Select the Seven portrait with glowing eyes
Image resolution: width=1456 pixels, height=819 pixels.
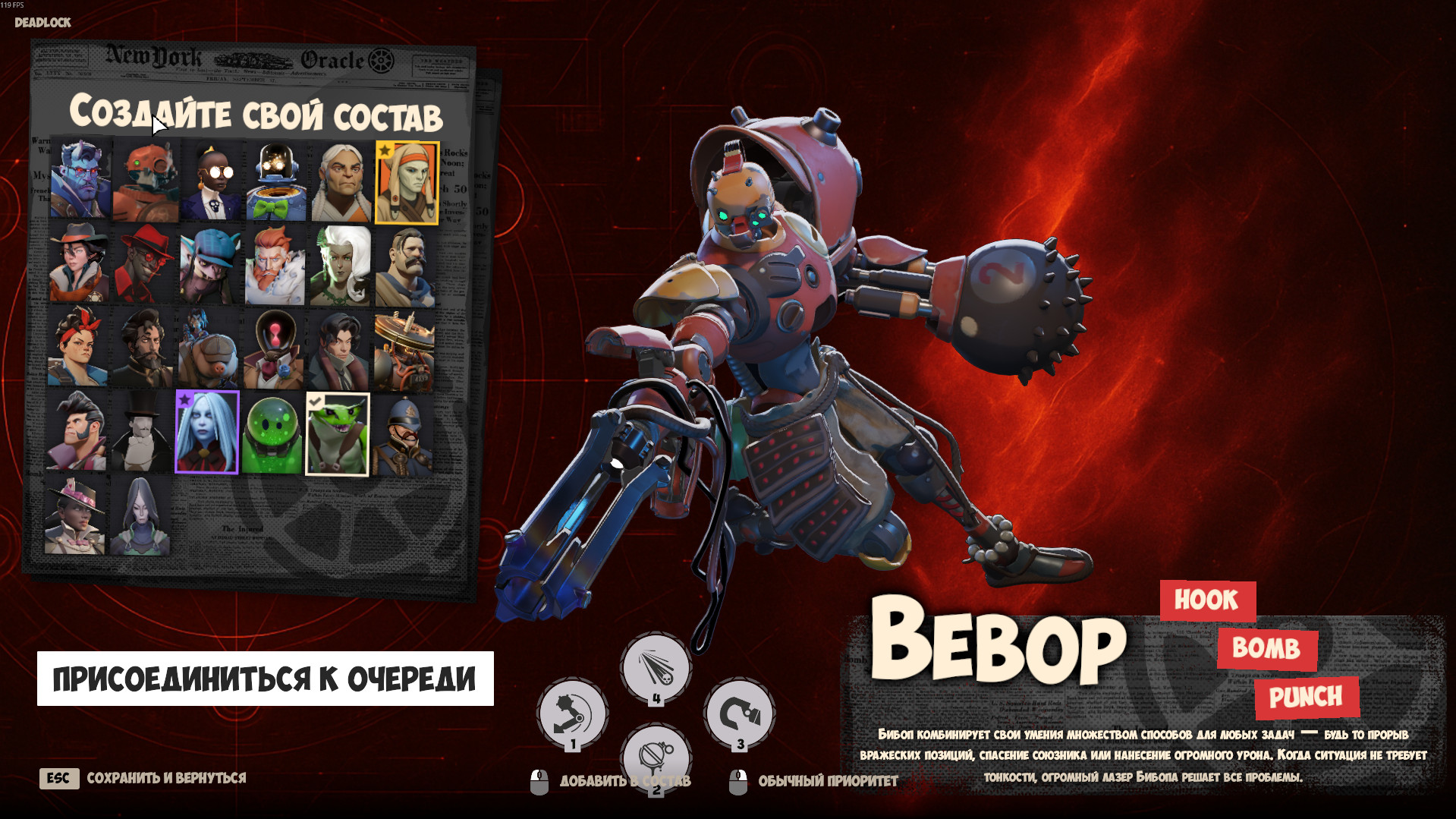tap(274, 181)
